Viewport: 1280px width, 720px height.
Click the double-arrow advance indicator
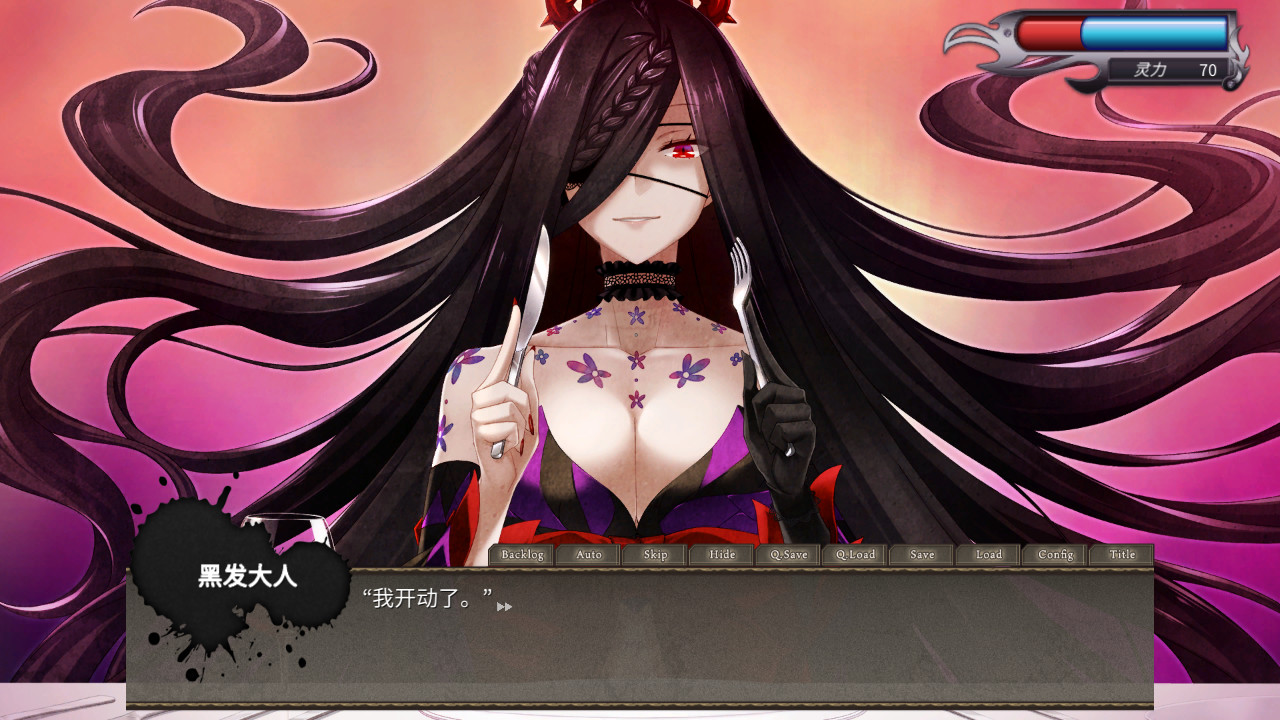click(505, 607)
